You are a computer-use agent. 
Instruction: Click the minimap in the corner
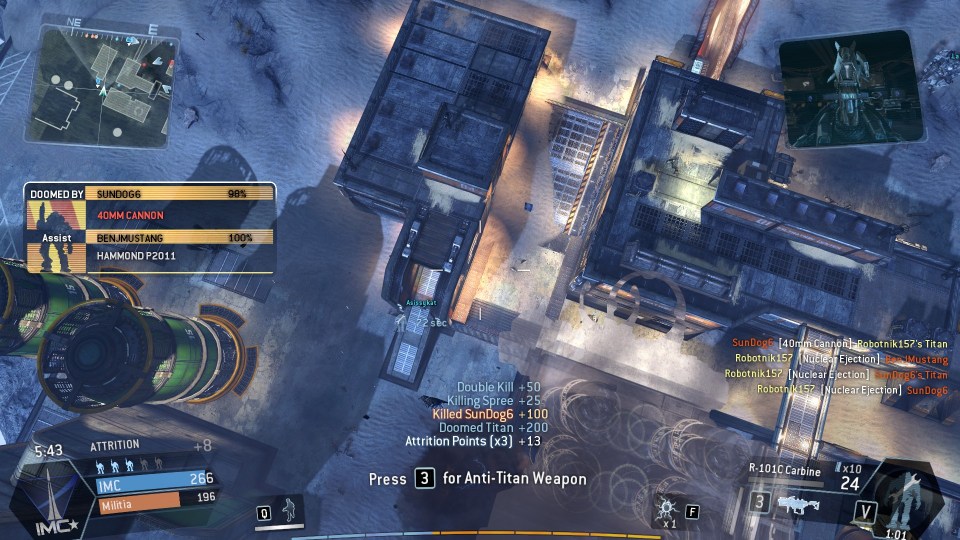tap(108, 82)
